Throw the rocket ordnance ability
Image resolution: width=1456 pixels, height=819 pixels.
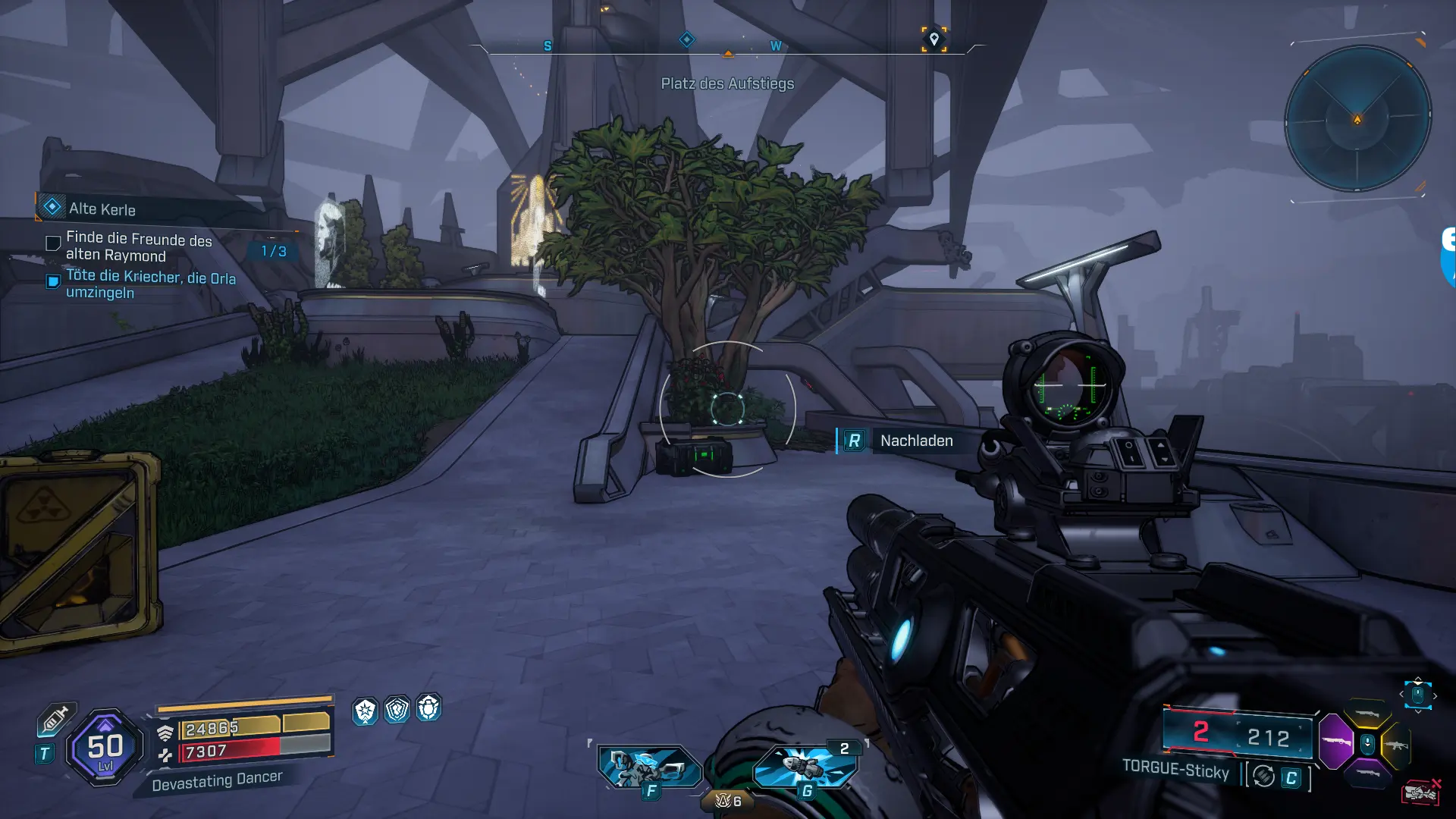(x=805, y=765)
